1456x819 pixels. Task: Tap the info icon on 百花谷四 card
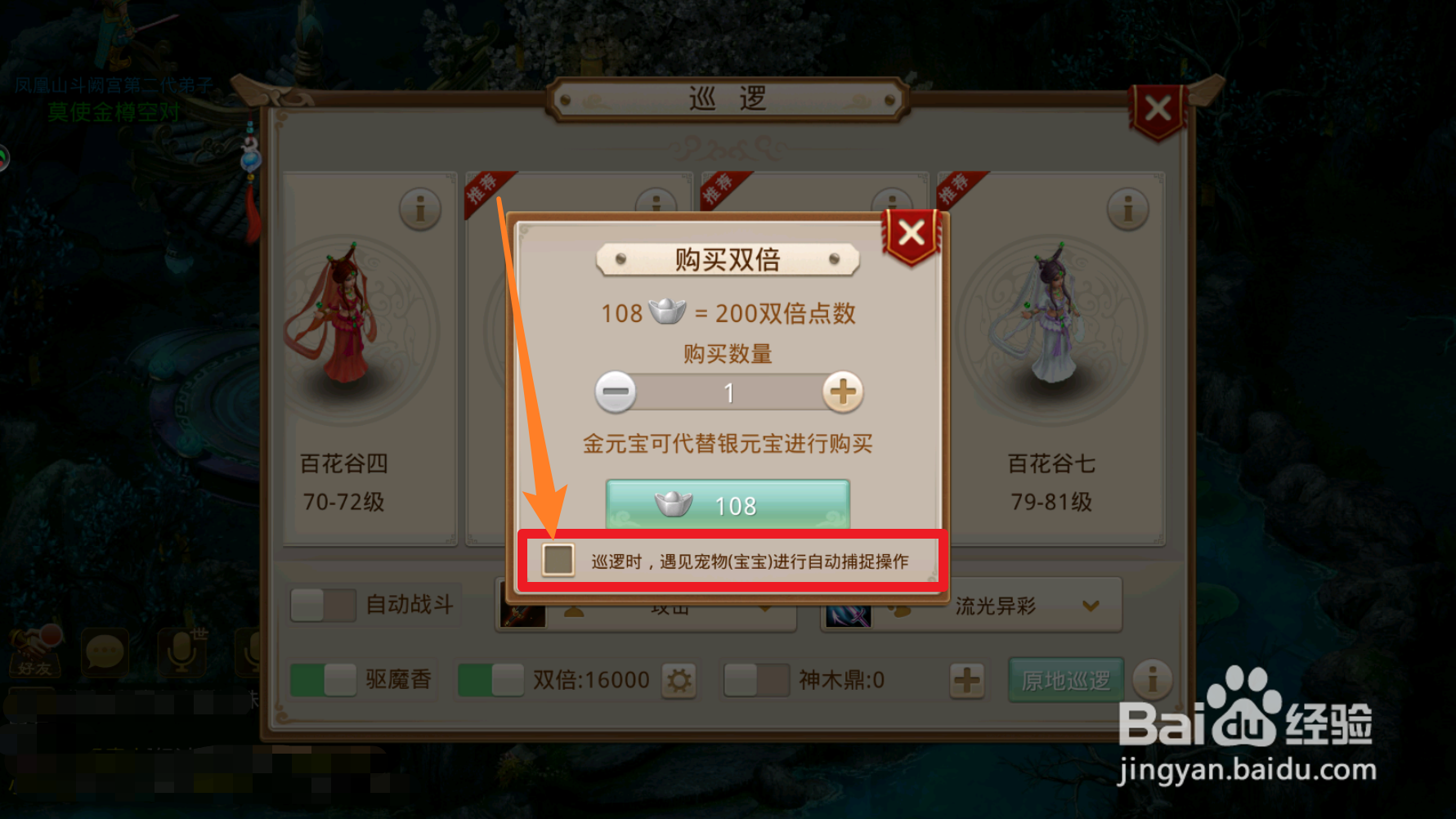point(421,208)
